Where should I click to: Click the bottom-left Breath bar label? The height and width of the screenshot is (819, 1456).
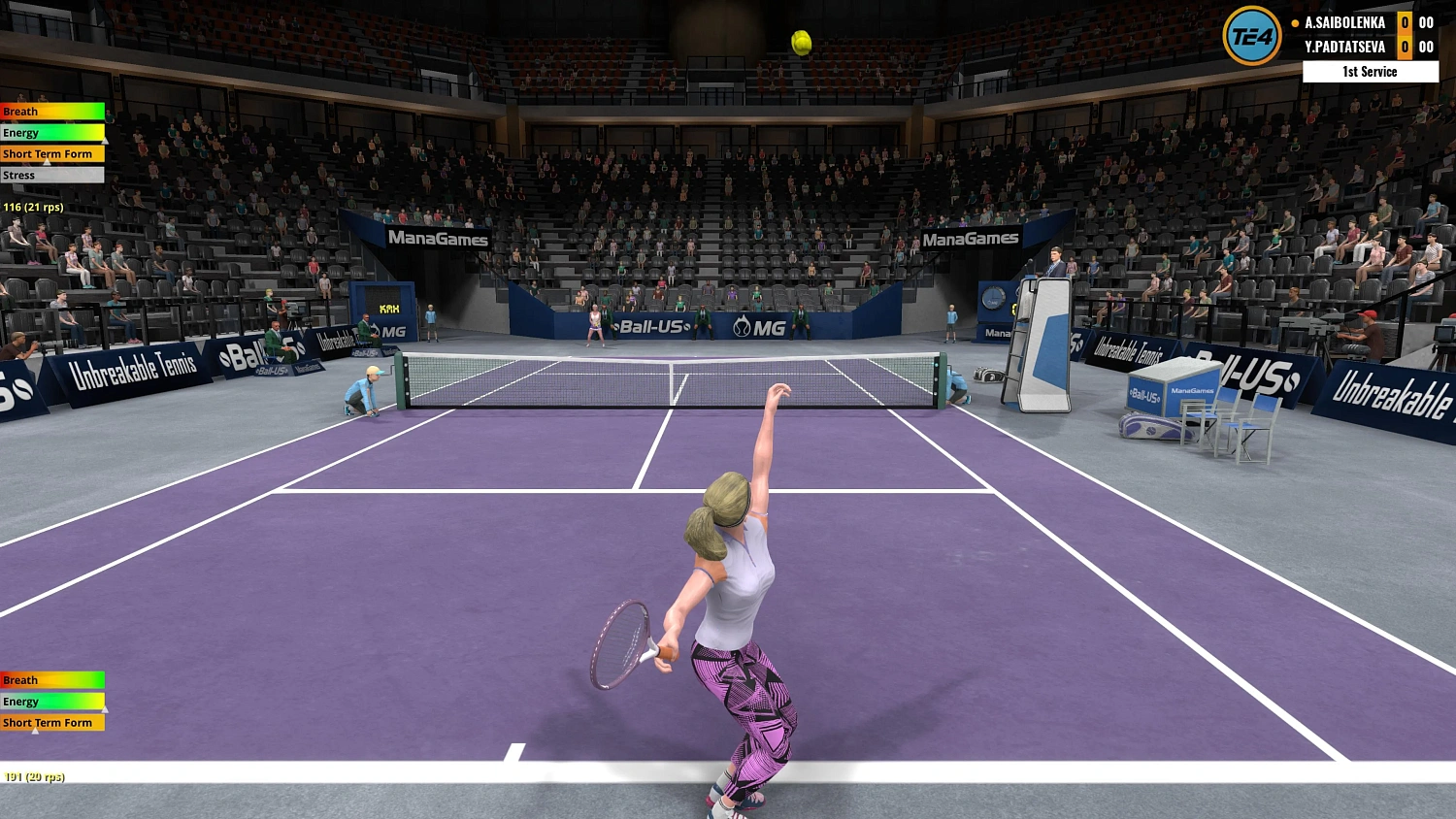19,680
